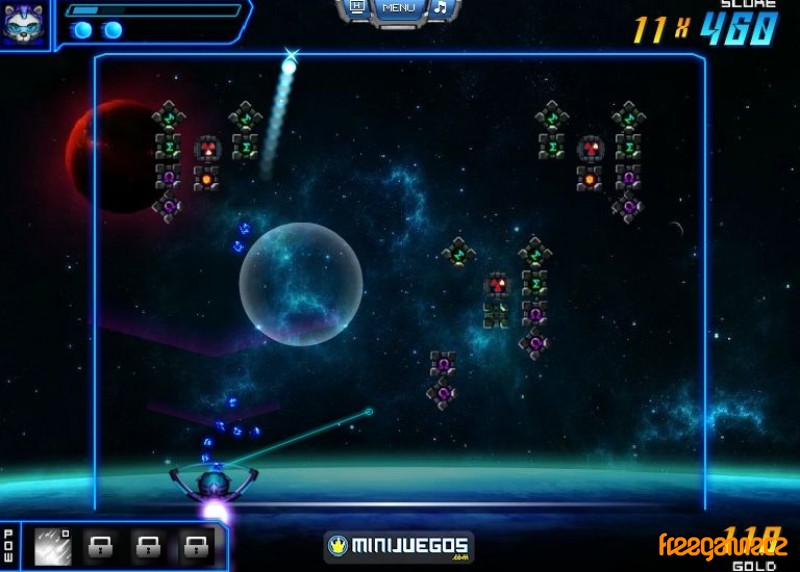Toggle the music note button

click(440, 8)
